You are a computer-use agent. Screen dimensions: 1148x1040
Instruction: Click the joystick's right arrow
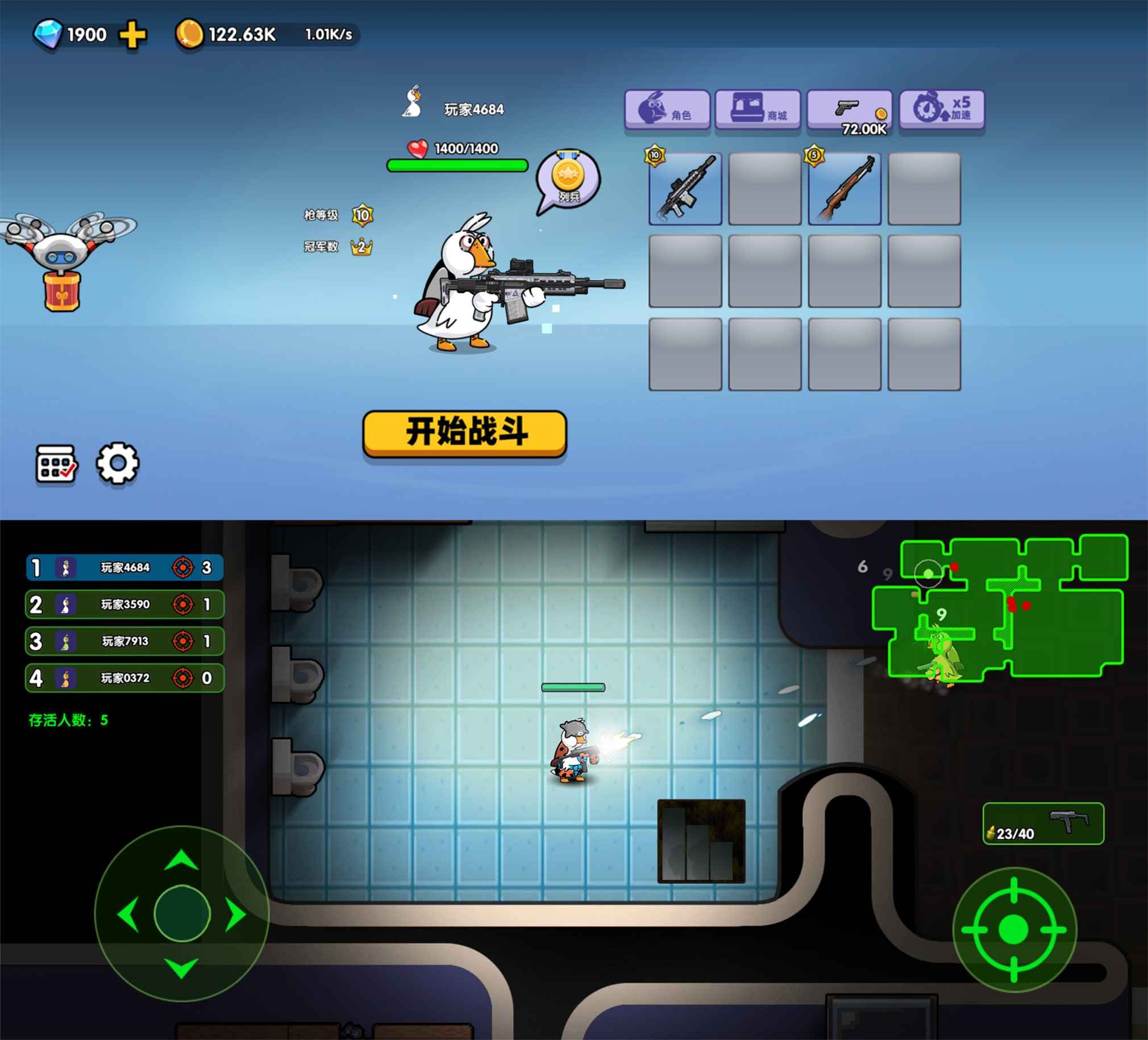235,915
